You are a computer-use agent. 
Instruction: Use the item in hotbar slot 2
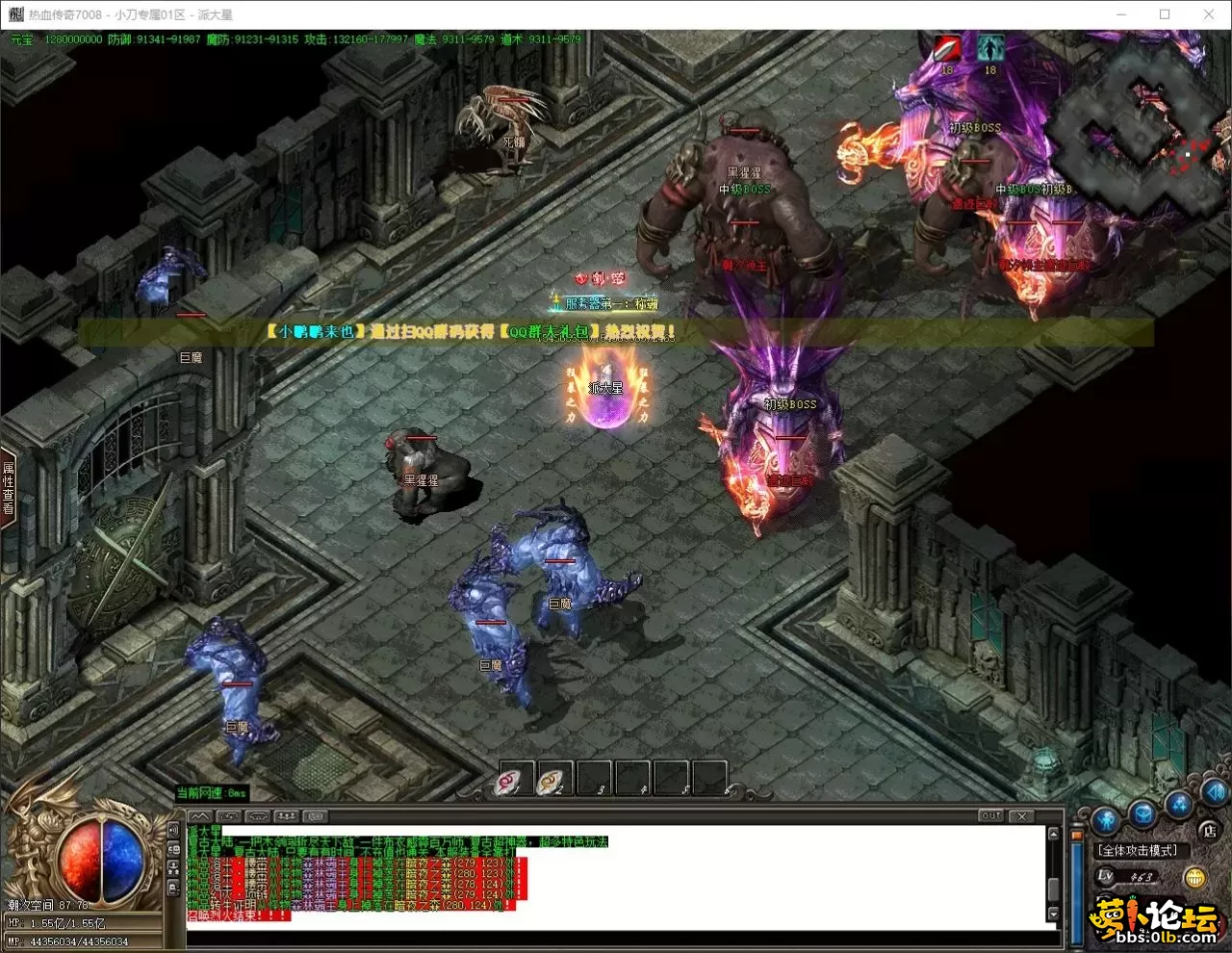pos(554,779)
